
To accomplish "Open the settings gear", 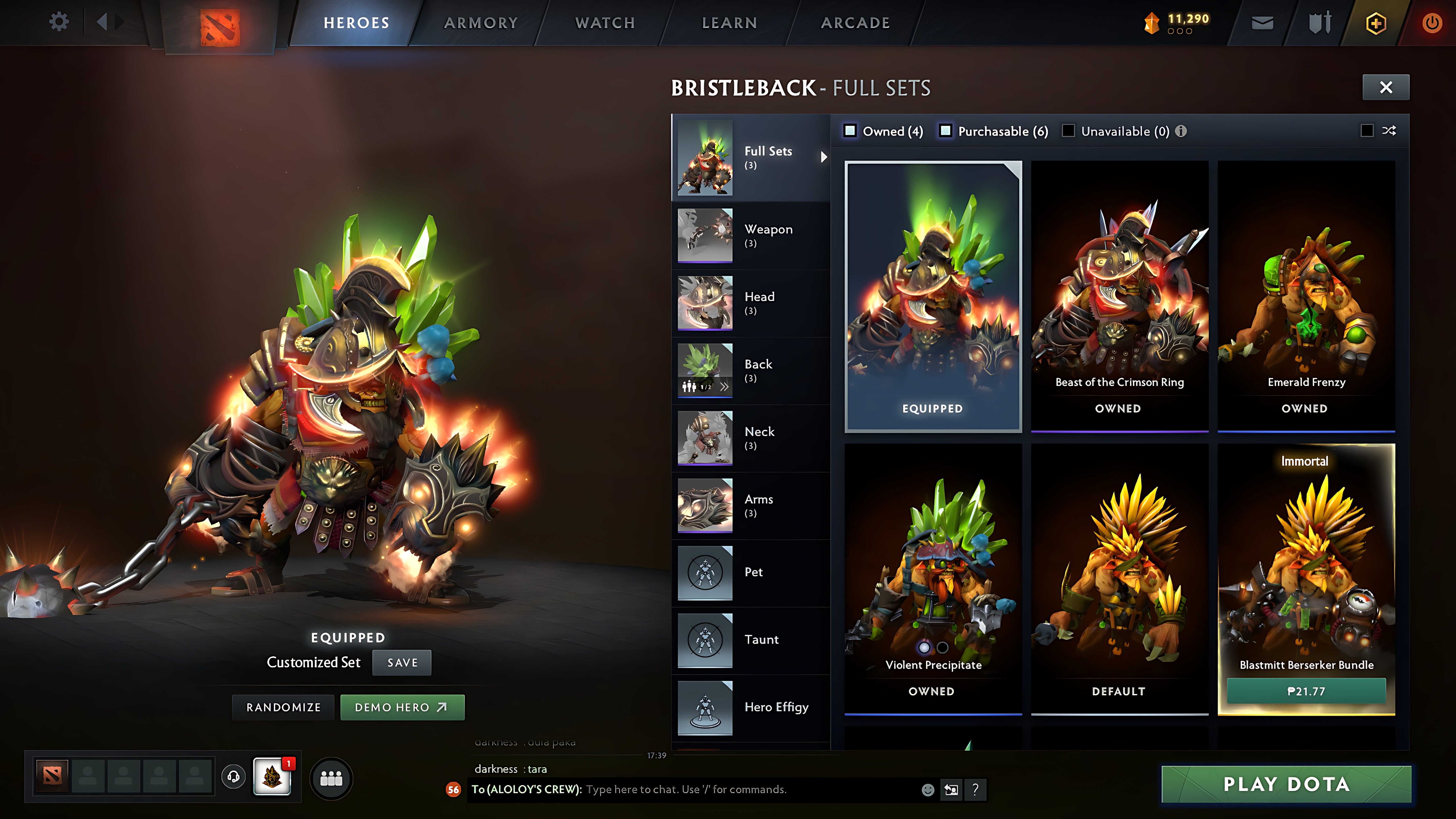I will (x=59, y=22).
